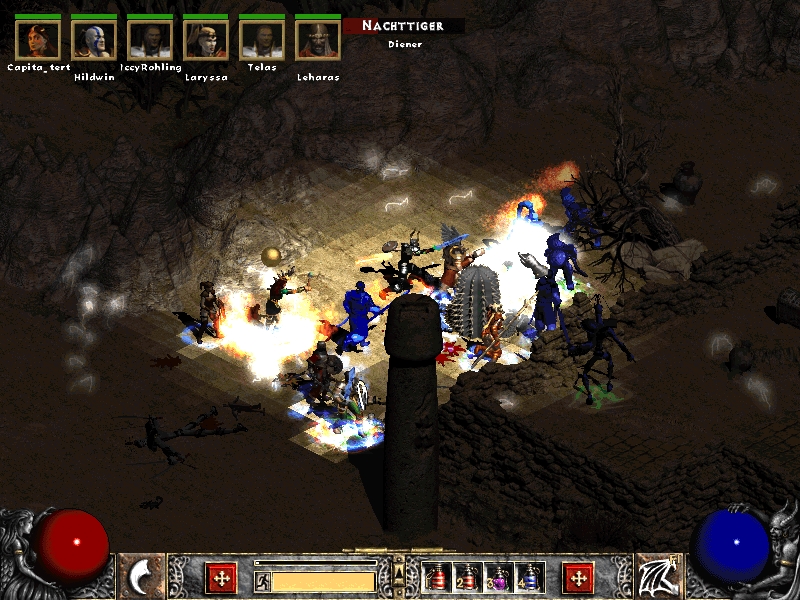Choose the IcyRohling portrait
The width and height of the screenshot is (800, 600).
(150, 39)
